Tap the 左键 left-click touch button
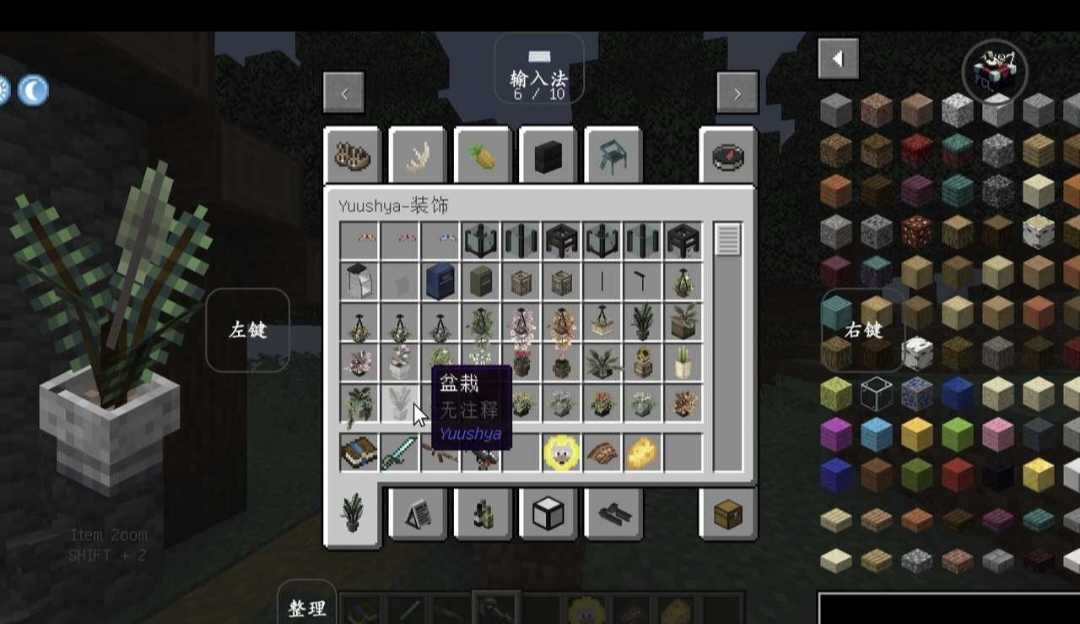This screenshot has width=1080, height=624. [247, 330]
